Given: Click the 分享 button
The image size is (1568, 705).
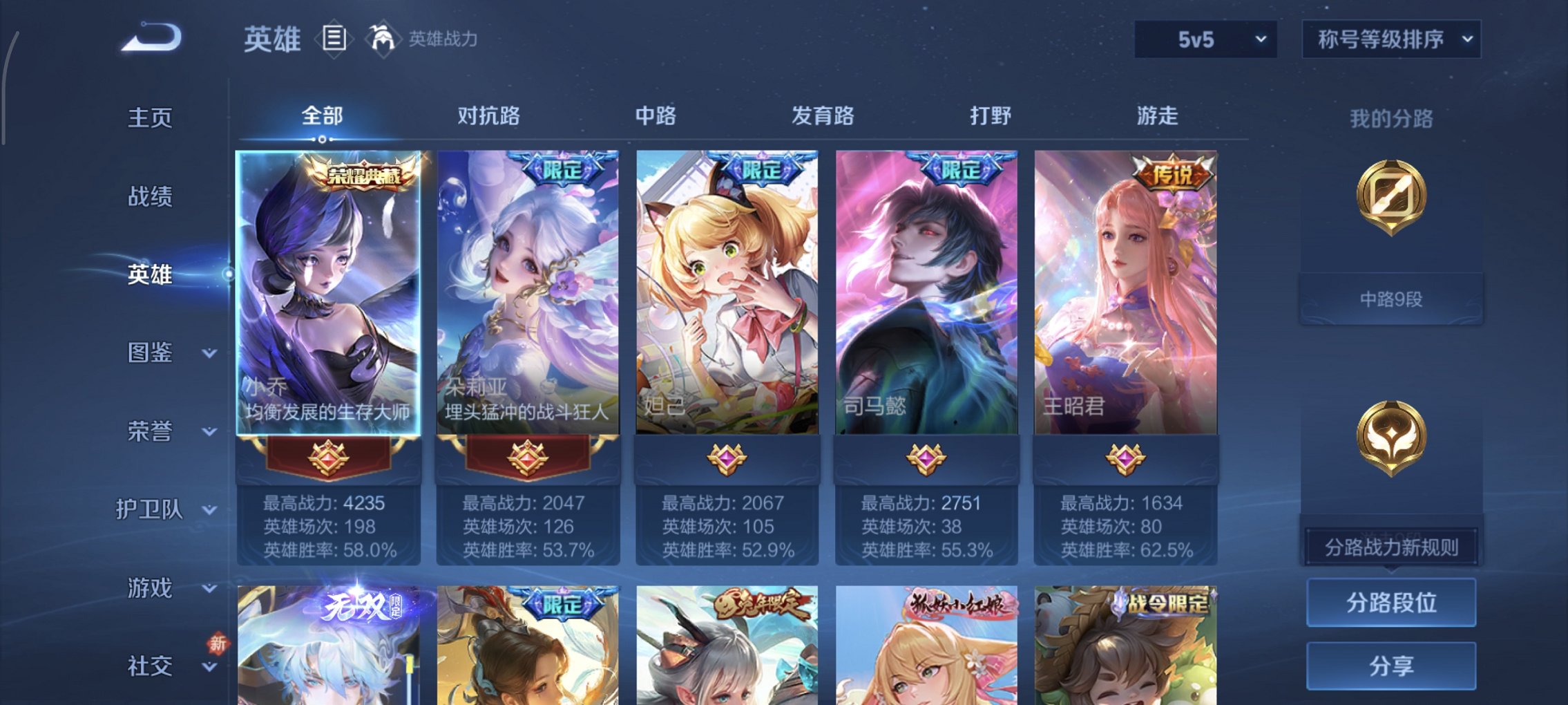Looking at the screenshot, I should point(1390,665).
